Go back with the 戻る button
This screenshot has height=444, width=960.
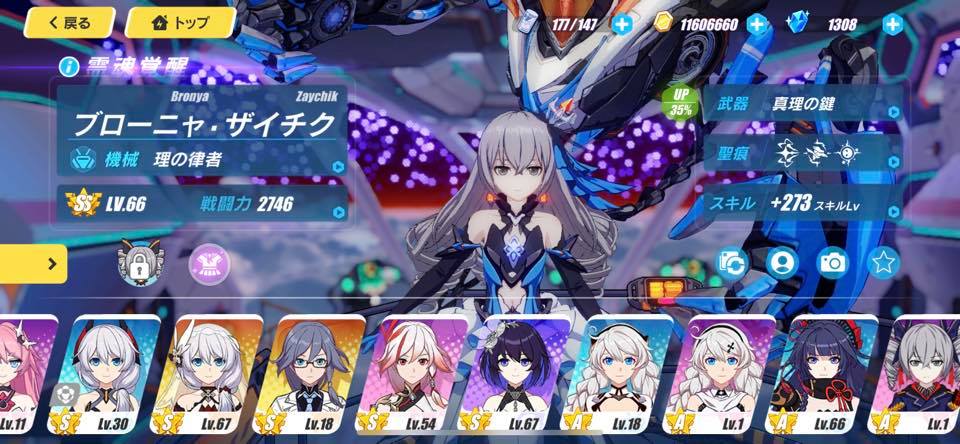tap(69, 22)
